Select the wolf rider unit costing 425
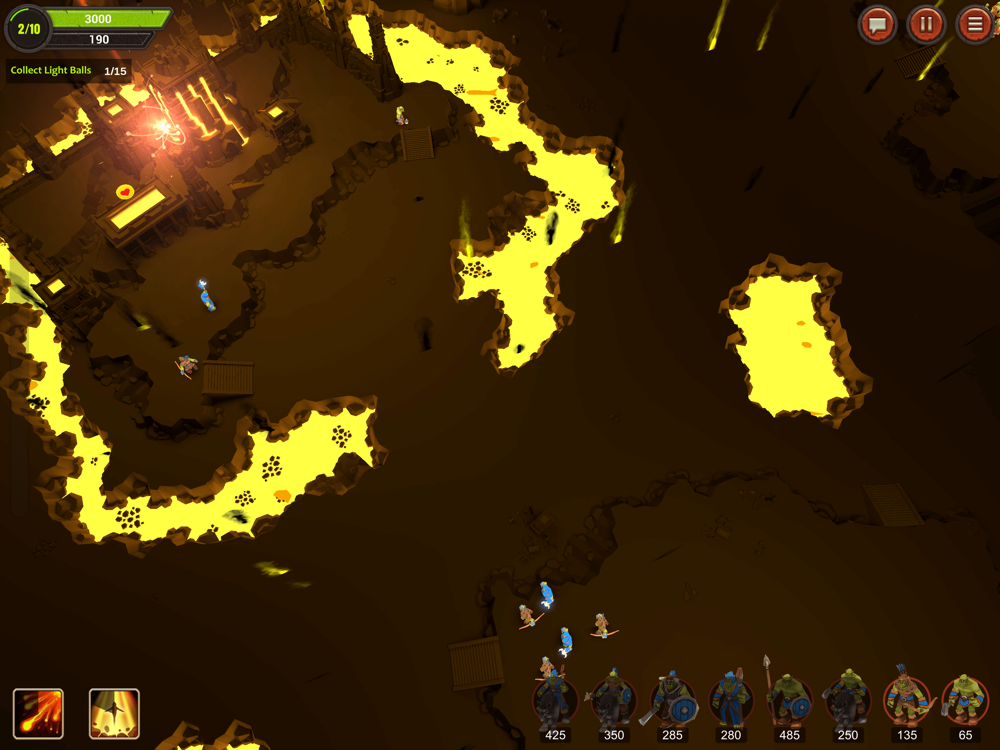The width and height of the screenshot is (1000, 750). (x=555, y=701)
